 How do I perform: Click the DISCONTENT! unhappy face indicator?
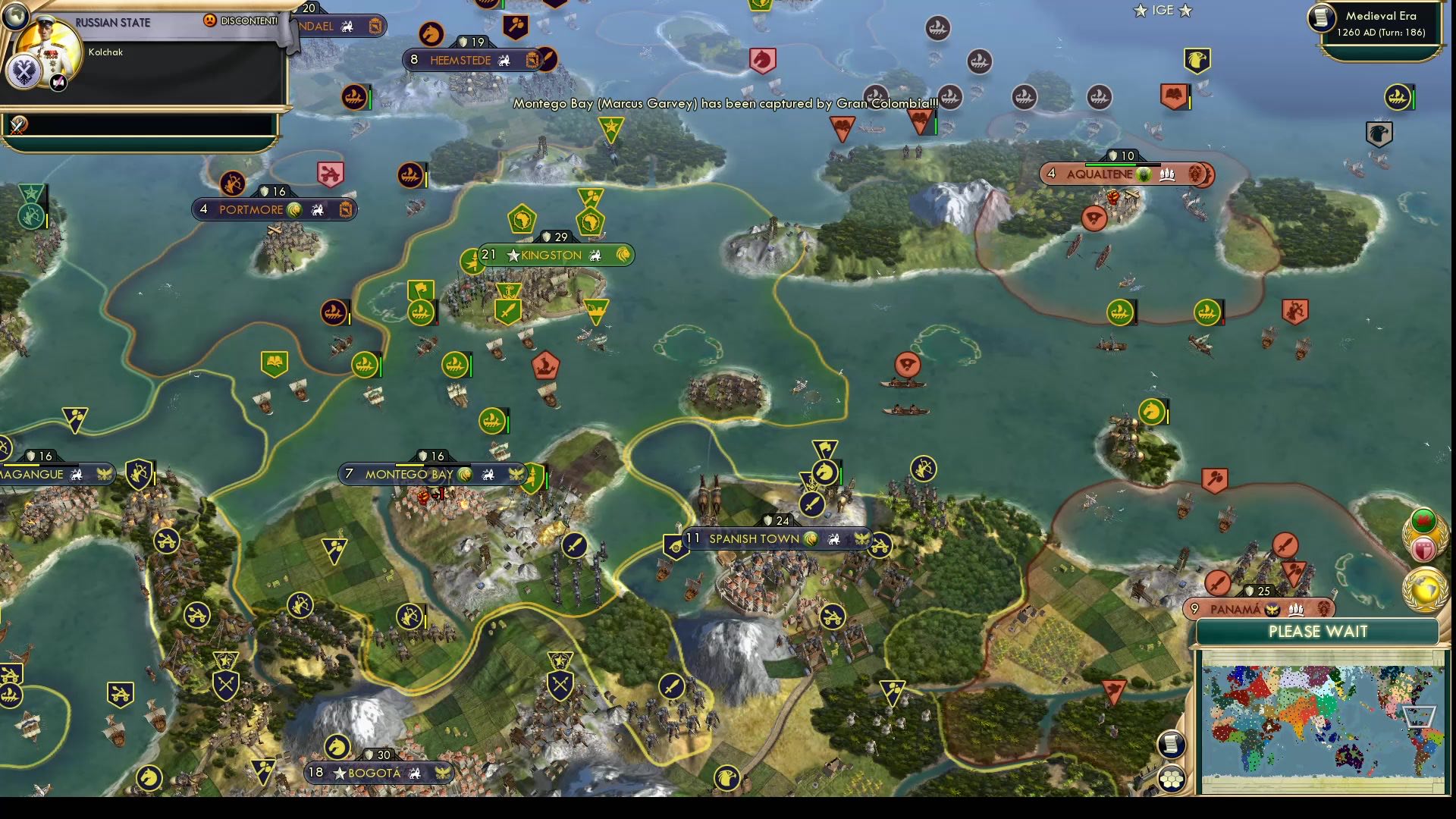pos(210,20)
